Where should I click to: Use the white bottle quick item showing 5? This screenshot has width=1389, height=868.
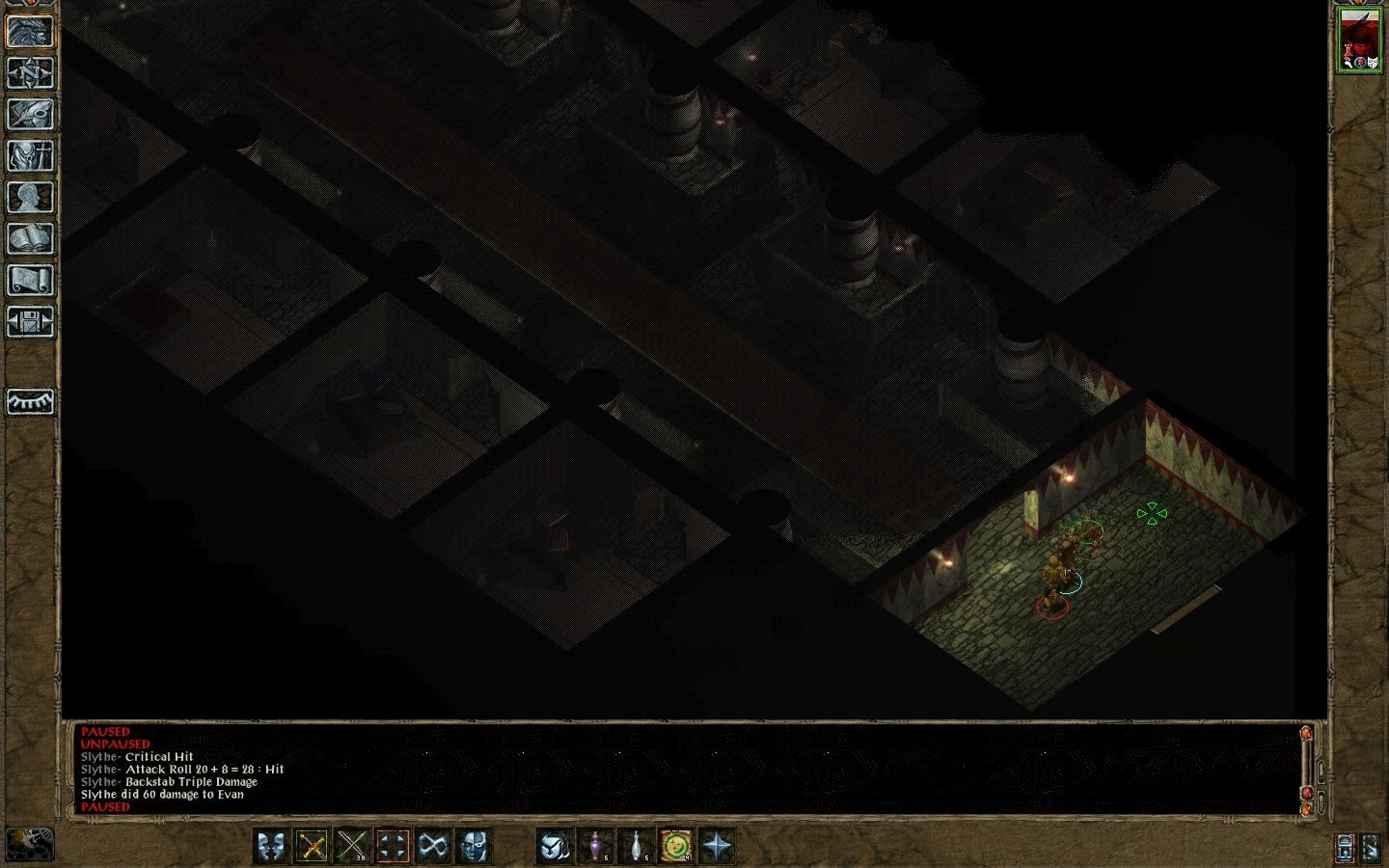tap(636, 847)
